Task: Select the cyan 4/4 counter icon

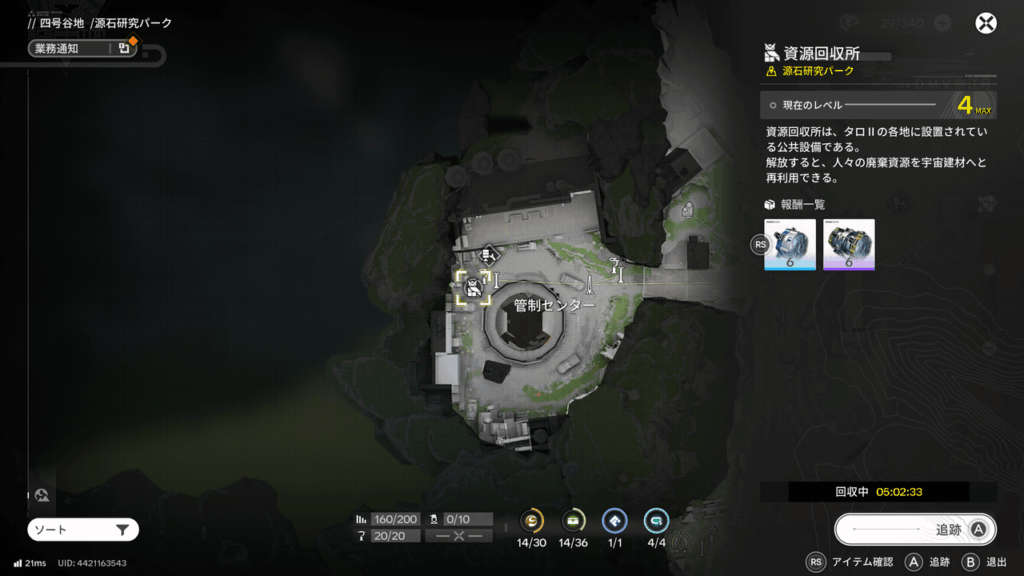Action: (656, 520)
